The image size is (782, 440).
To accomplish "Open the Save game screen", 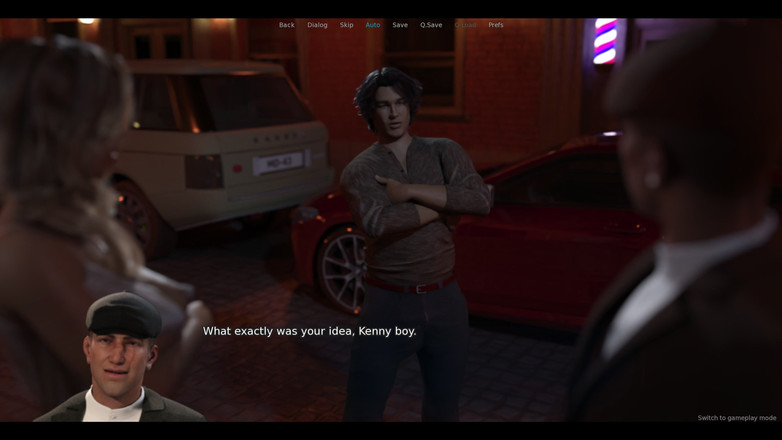I will point(400,25).
